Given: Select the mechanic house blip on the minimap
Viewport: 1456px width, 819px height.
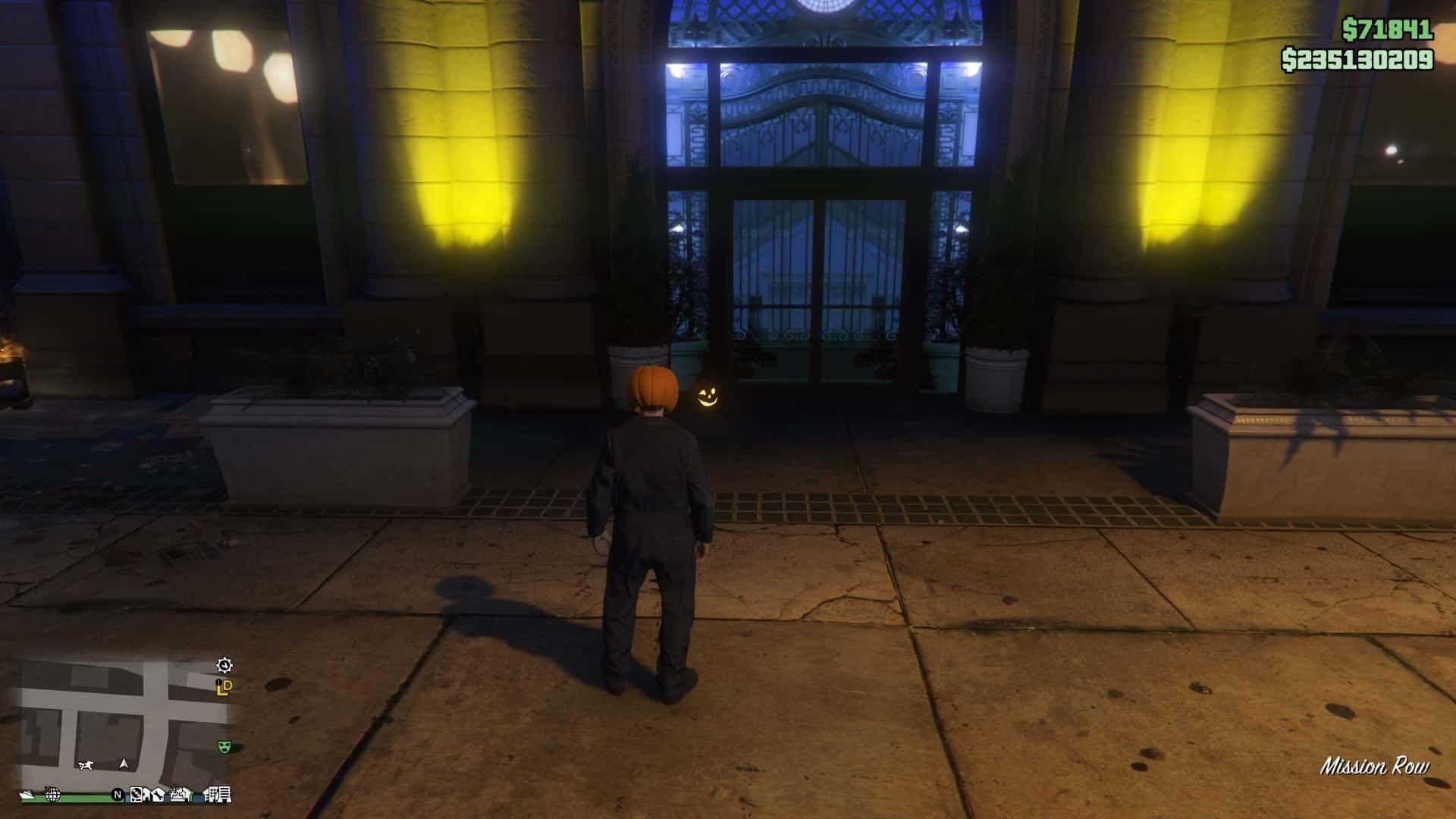Looking at the screenshot, I should tap(159, 795).
